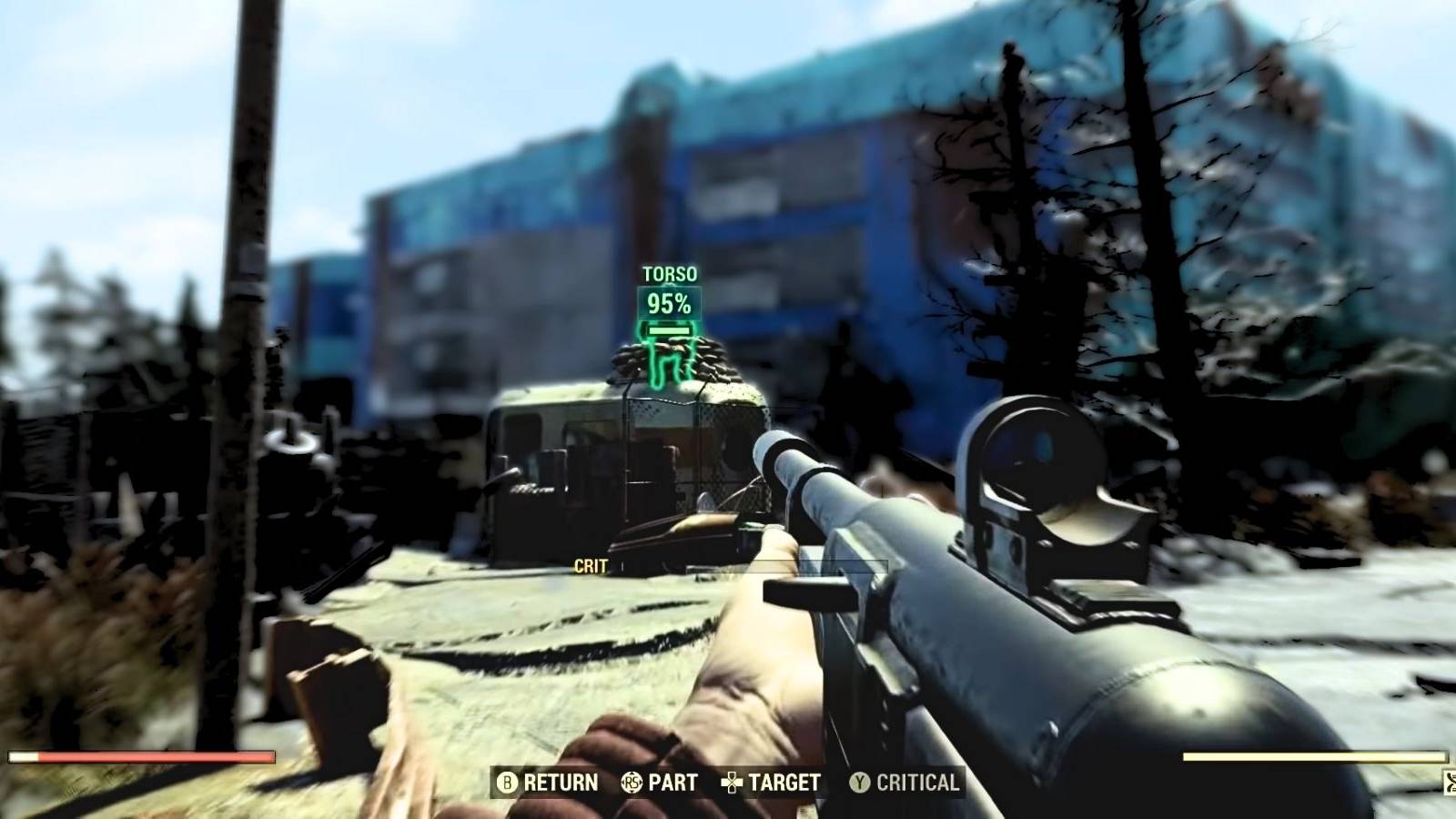Click the RS stick icon next to PART
Screen dimensions: 1456x819
[x=632, y=782]
